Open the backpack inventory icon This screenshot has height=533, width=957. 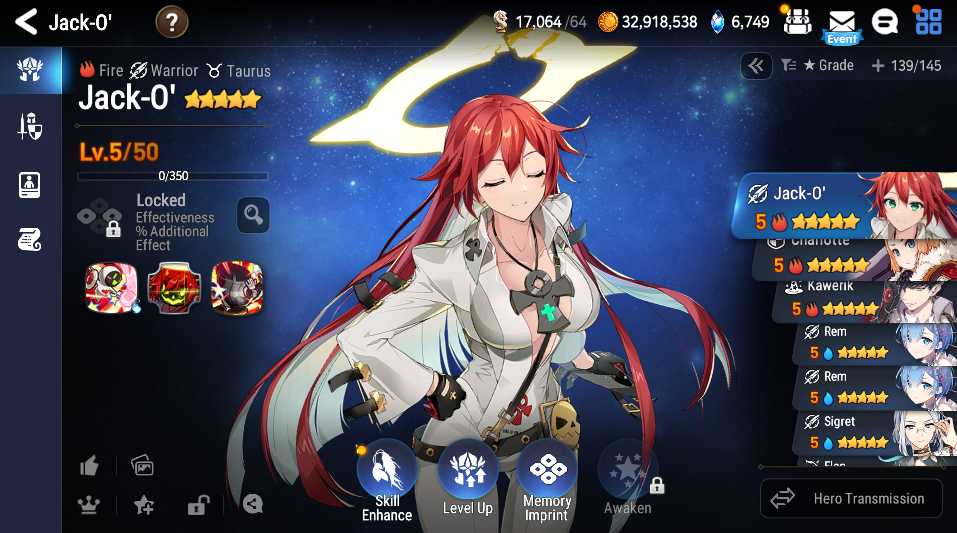797,21
